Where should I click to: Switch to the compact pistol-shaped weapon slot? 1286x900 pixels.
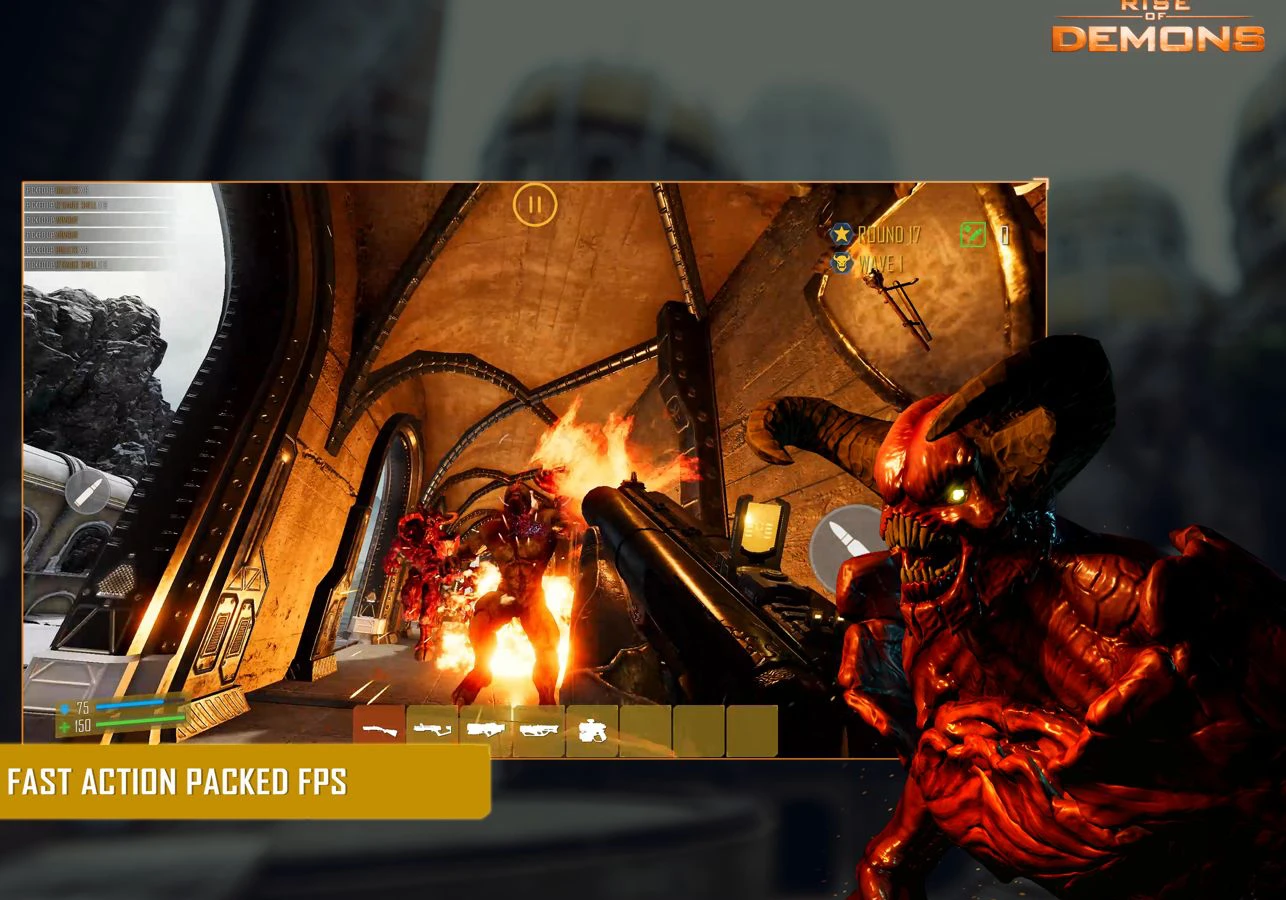coord(592,730)
